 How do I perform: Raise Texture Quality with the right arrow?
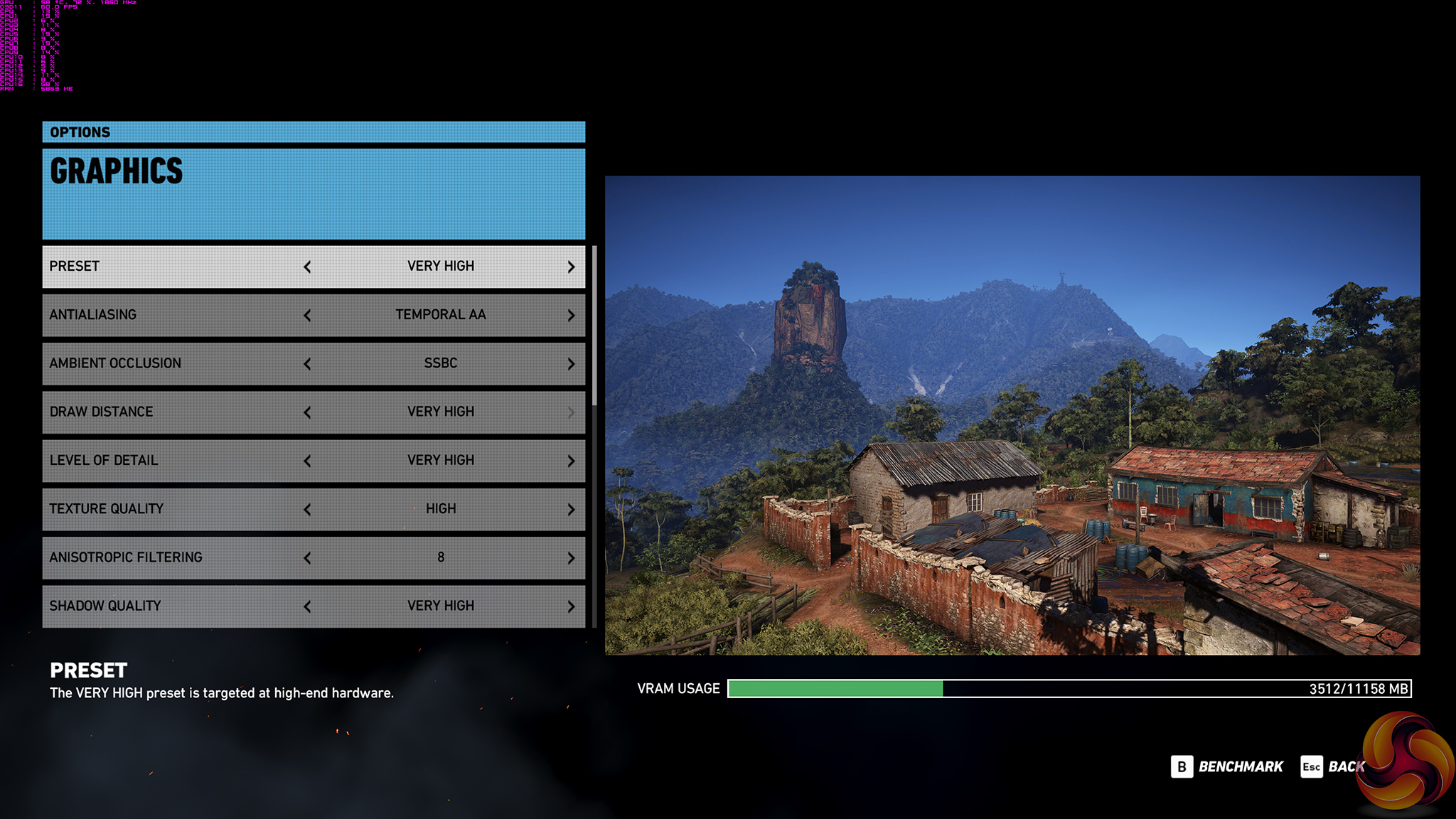pyautogui.click(x=571, y=510)
